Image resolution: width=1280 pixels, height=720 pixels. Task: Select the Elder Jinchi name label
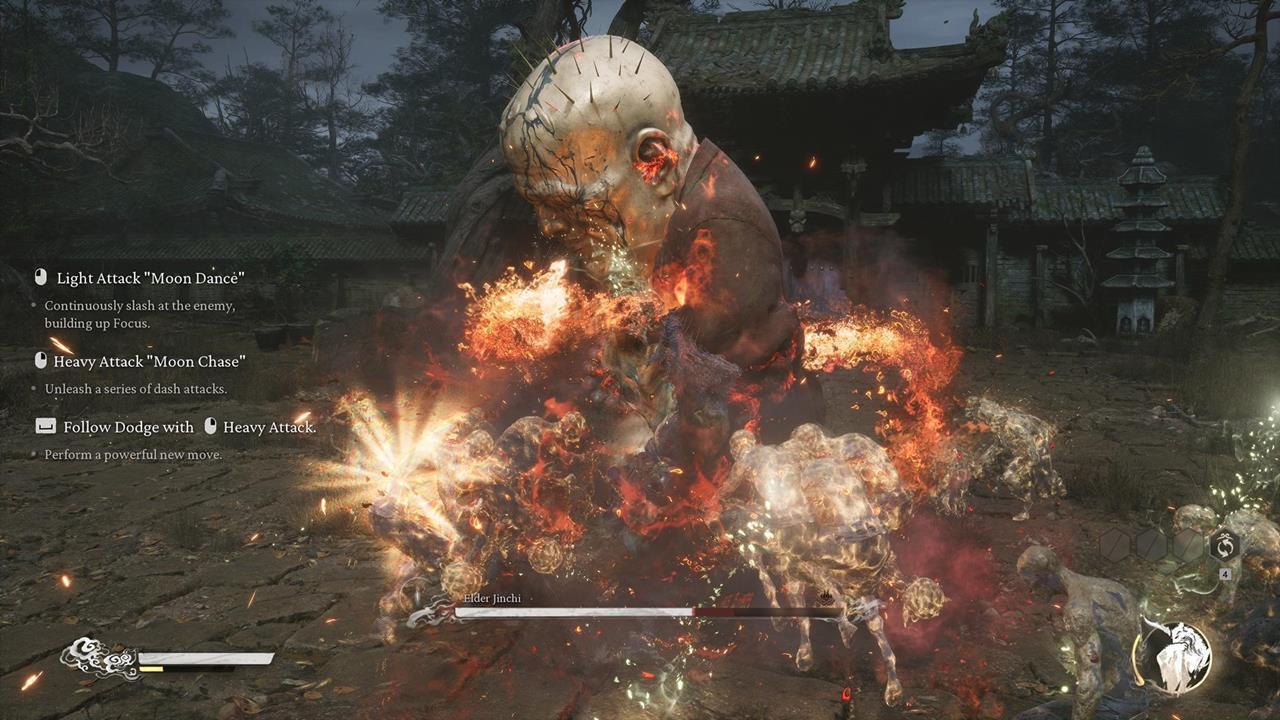(492, 598)
